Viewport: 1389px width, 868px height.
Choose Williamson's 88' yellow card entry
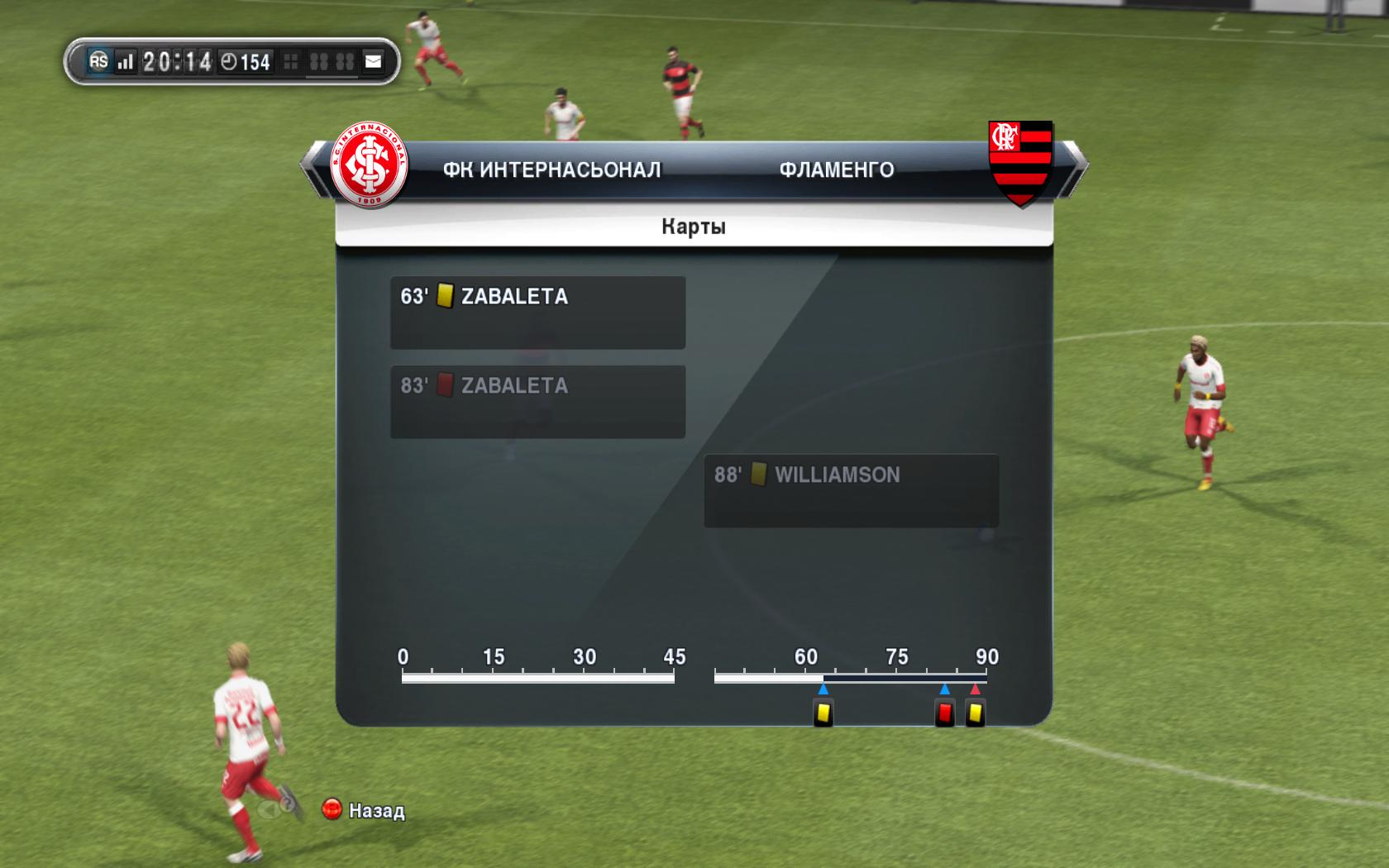click(851, 490)
